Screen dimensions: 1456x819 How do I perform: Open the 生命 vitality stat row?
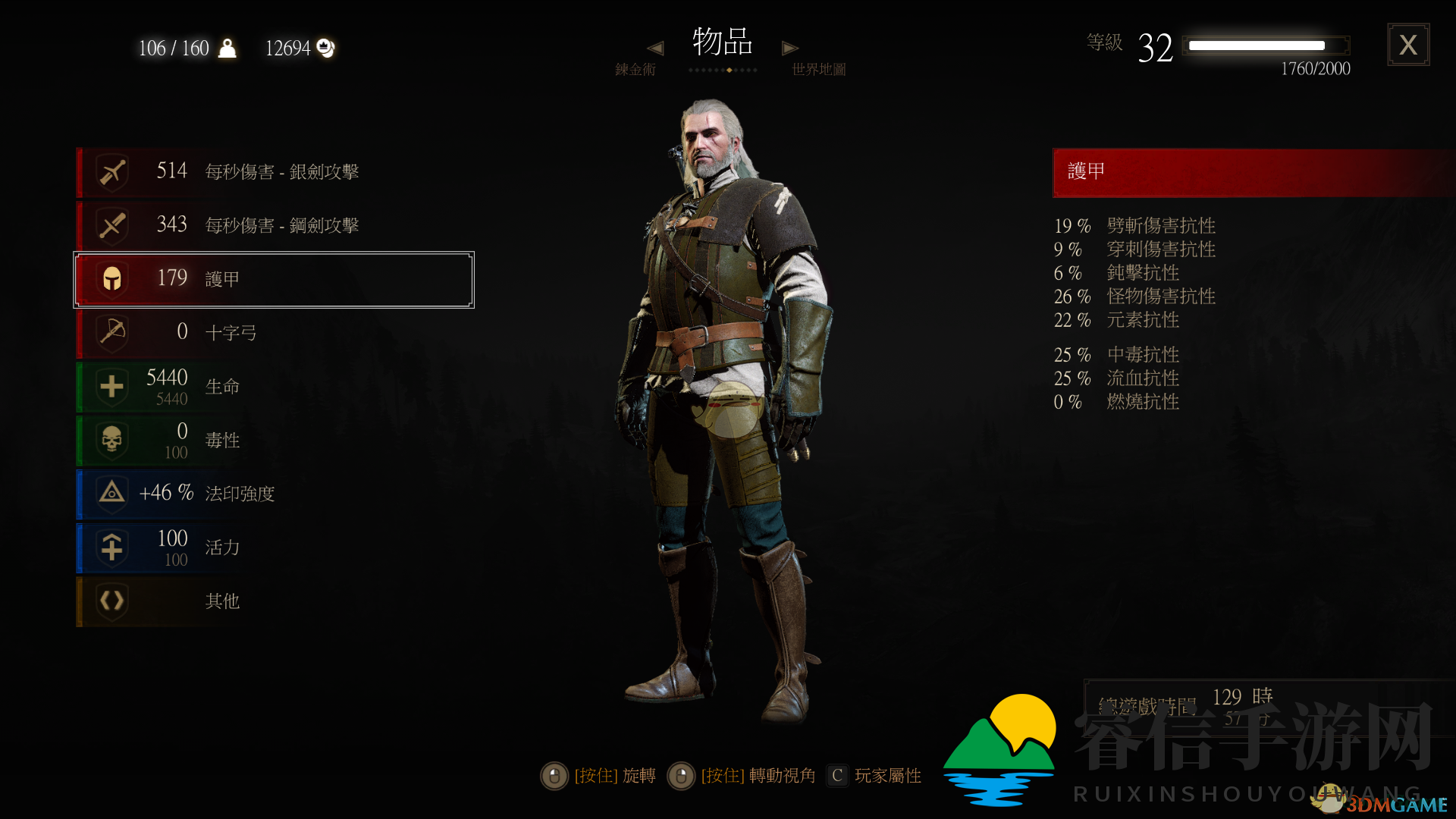click(273, 386)
